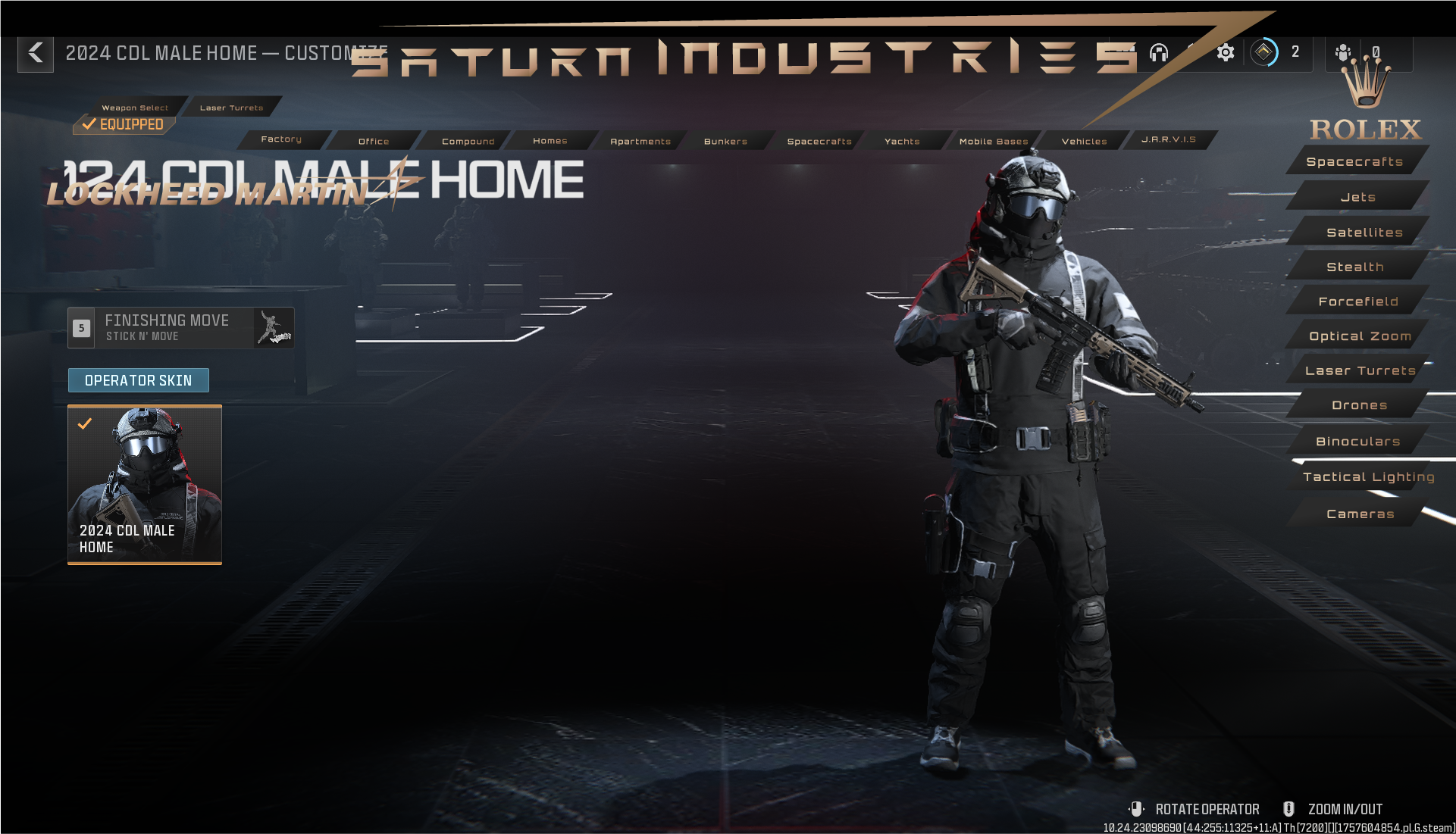Switch to the Weapon Select tab
The height and width of the screenshot is (834, 1456).
(135, 108)
